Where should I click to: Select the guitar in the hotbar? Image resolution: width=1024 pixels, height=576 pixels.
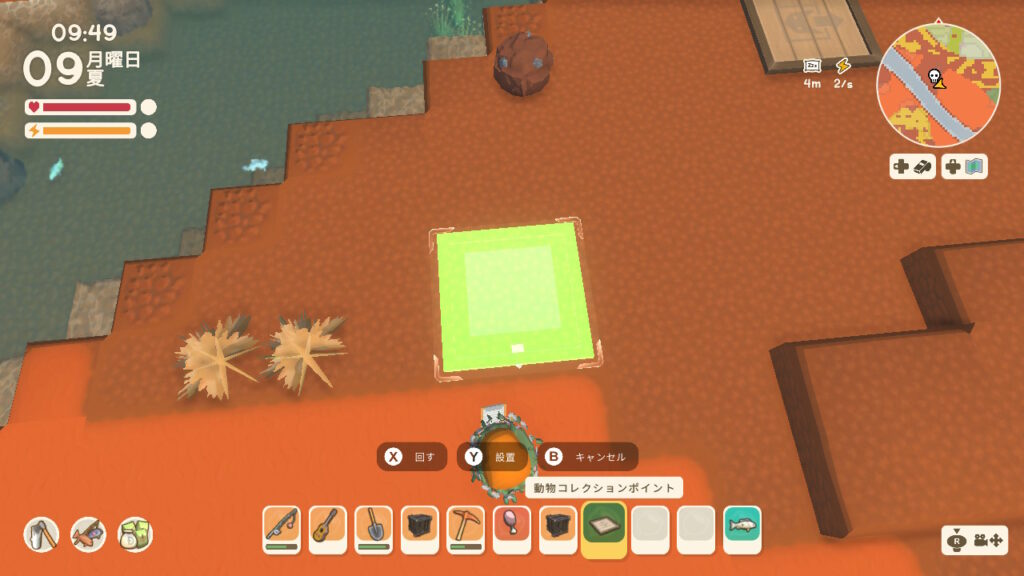[x=328, y=526]
